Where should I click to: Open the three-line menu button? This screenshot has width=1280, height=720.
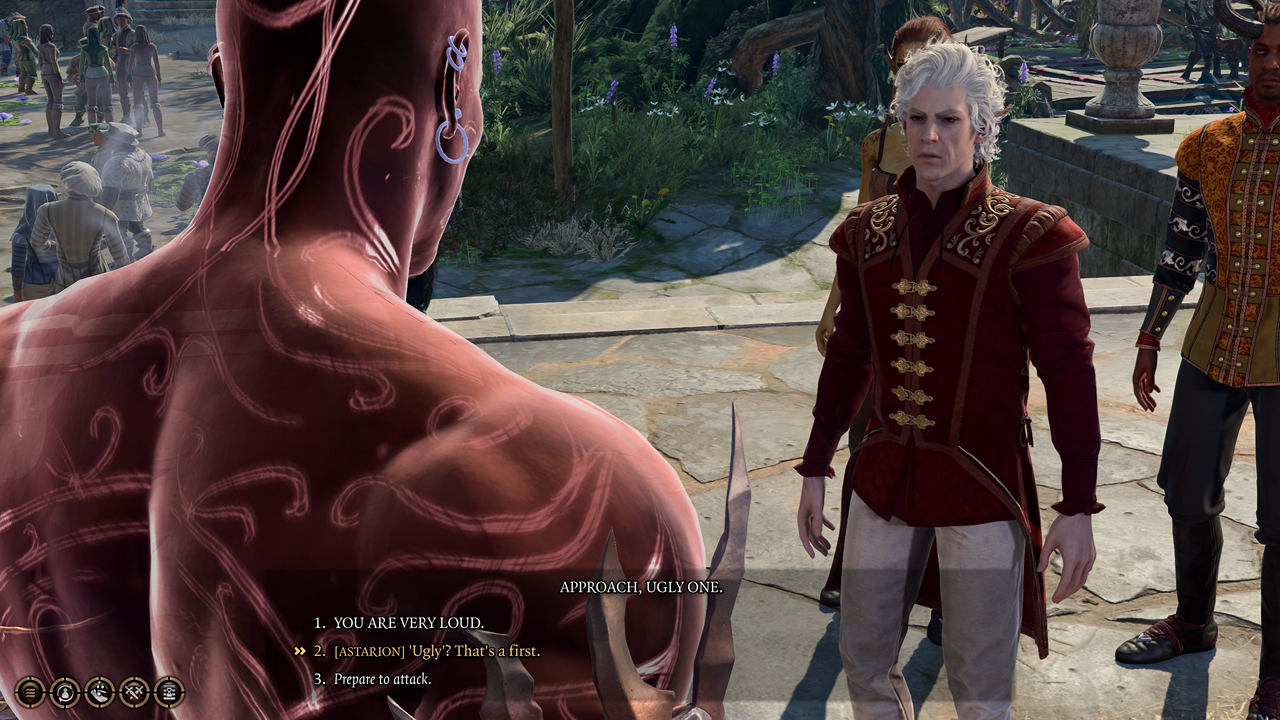click(30, 691)
